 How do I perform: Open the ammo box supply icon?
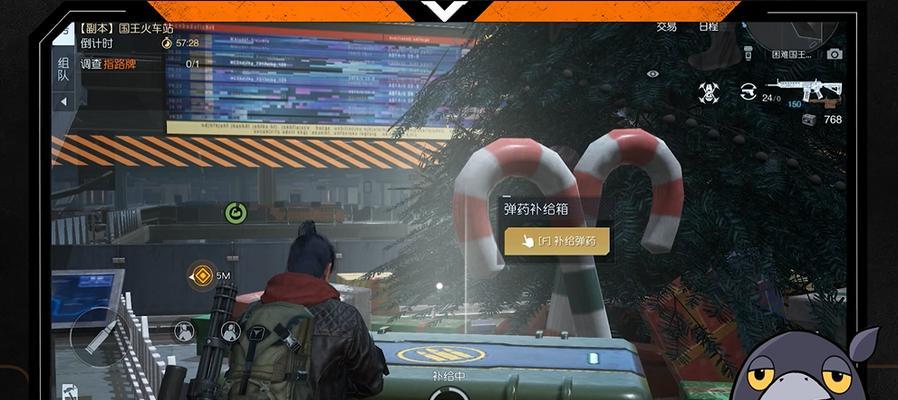coord(808,120)
